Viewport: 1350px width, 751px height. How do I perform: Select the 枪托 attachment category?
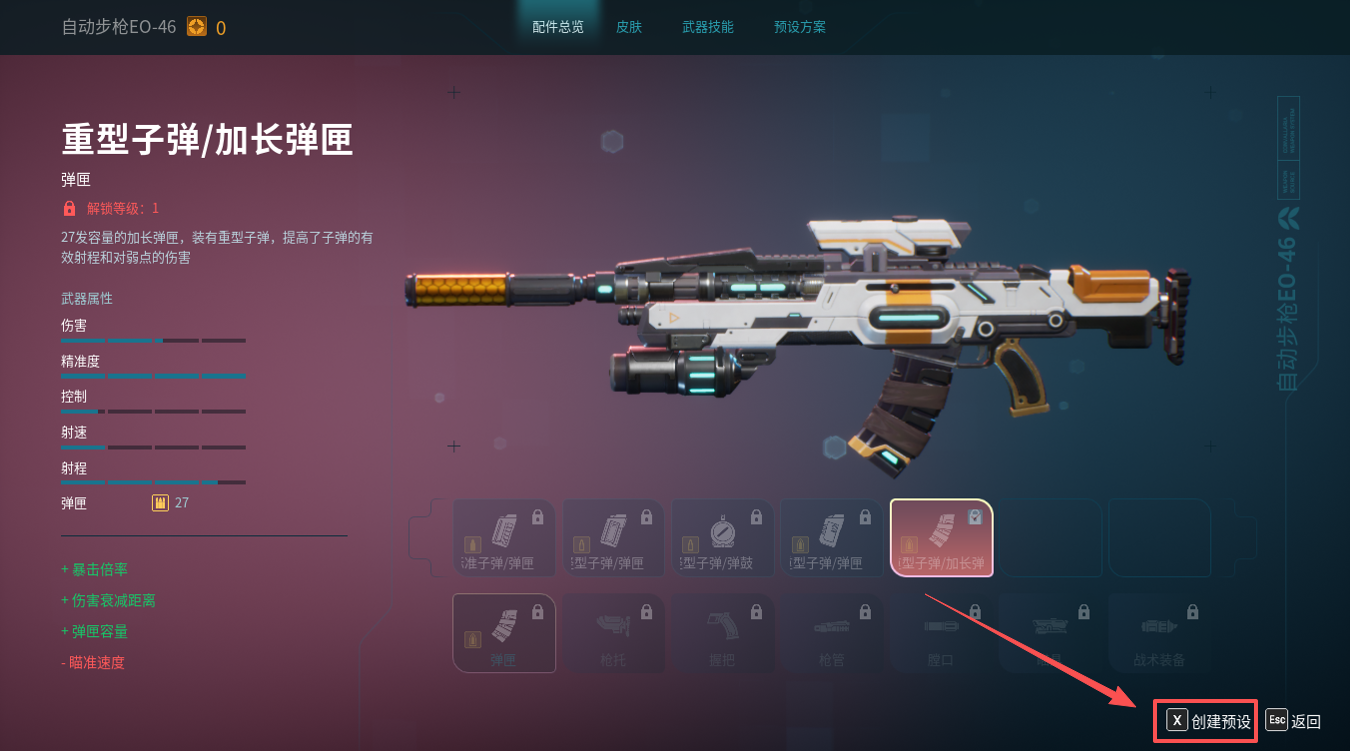613,633
